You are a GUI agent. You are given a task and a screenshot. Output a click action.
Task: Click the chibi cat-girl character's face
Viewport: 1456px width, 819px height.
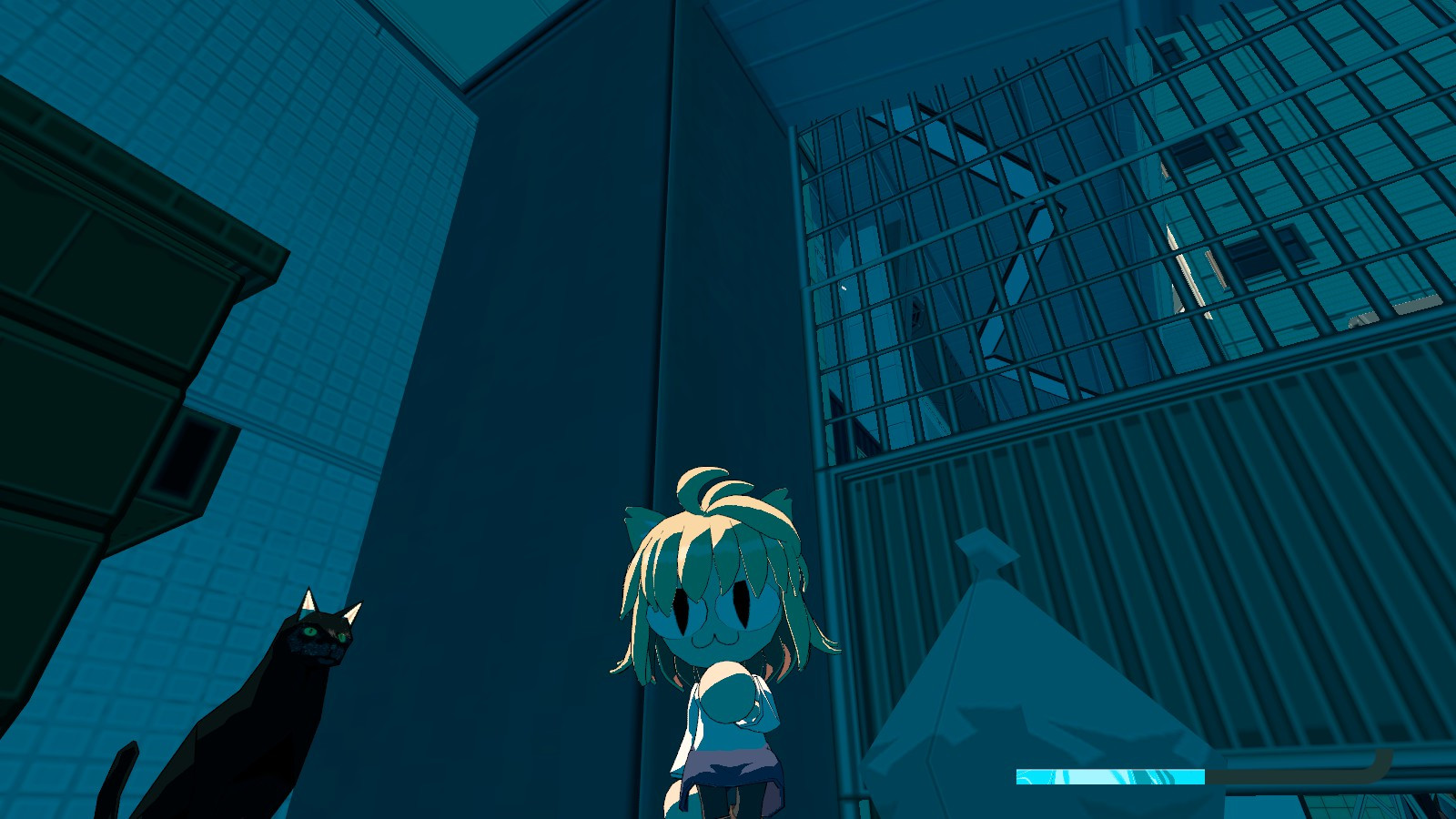[x=714, y=619]
